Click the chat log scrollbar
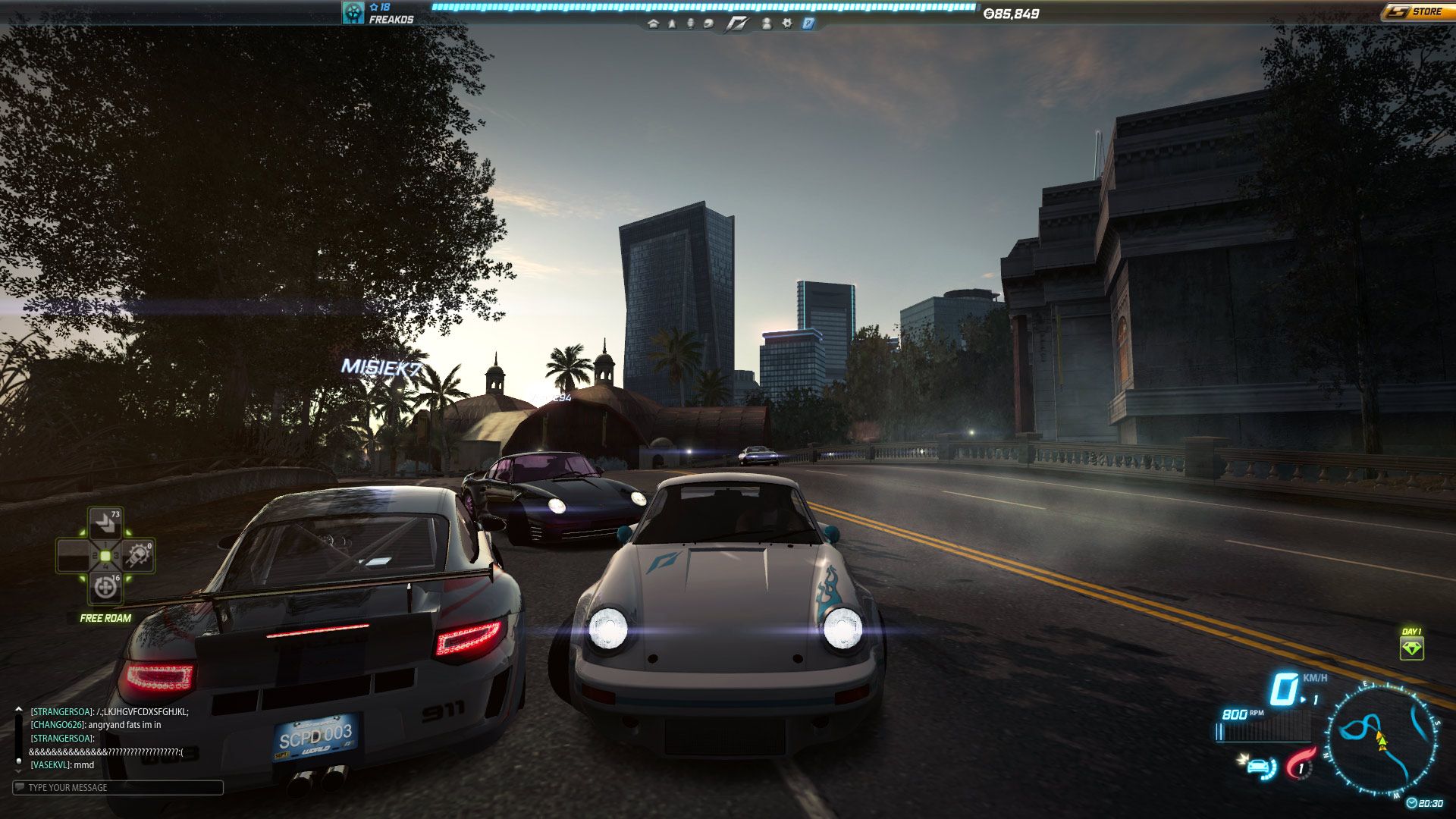The height and width of the screenshot is (819, 1456). click(x=18, y=736)
